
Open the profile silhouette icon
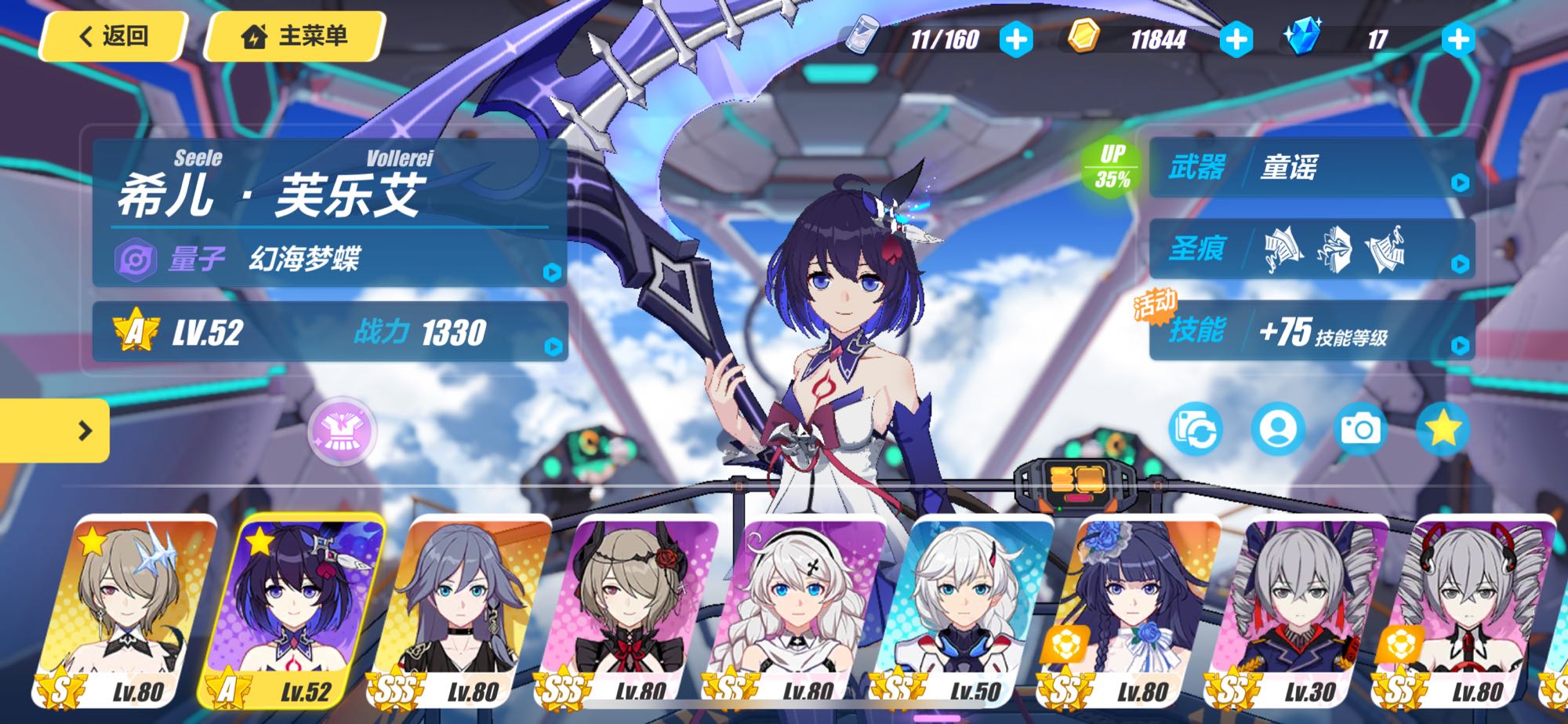tap(1278, 428)
